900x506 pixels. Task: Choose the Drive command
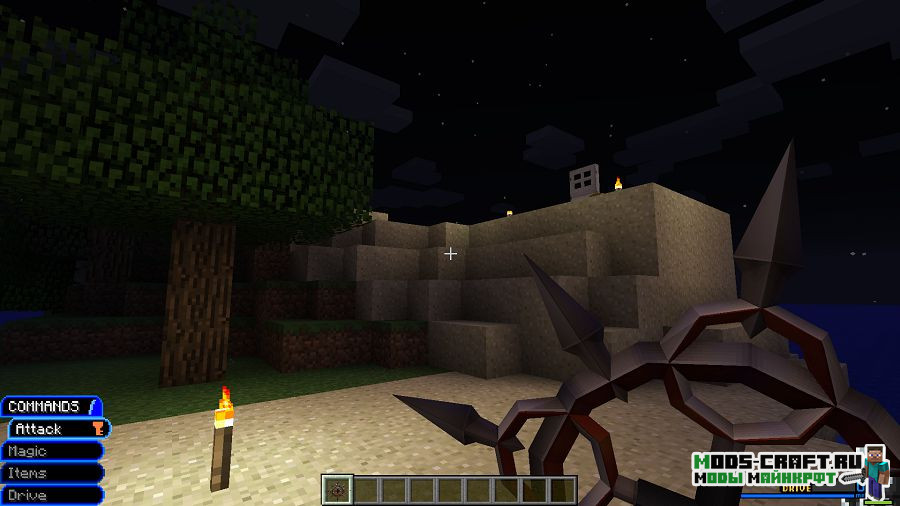52,495
